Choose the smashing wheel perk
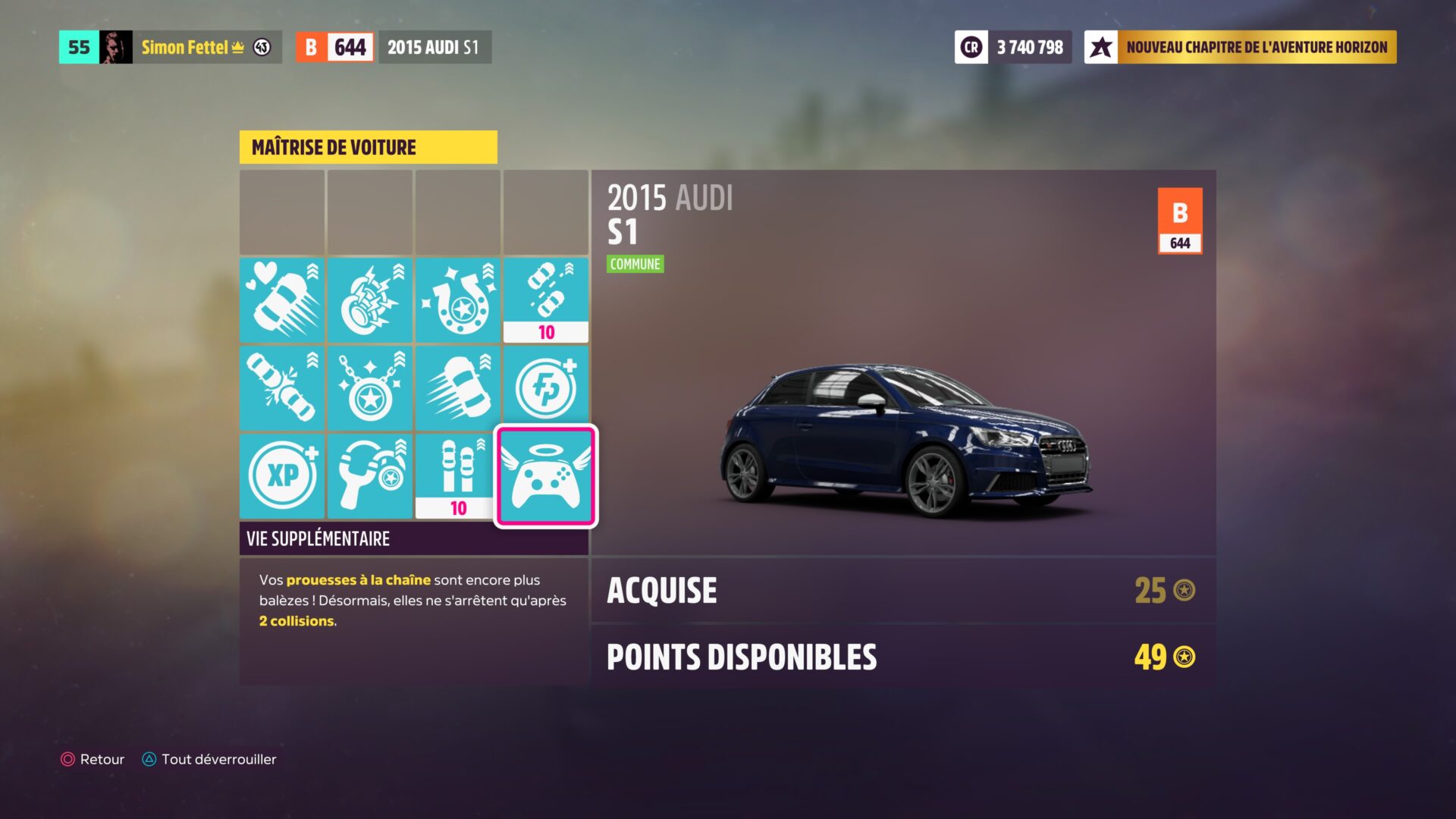 370,300
